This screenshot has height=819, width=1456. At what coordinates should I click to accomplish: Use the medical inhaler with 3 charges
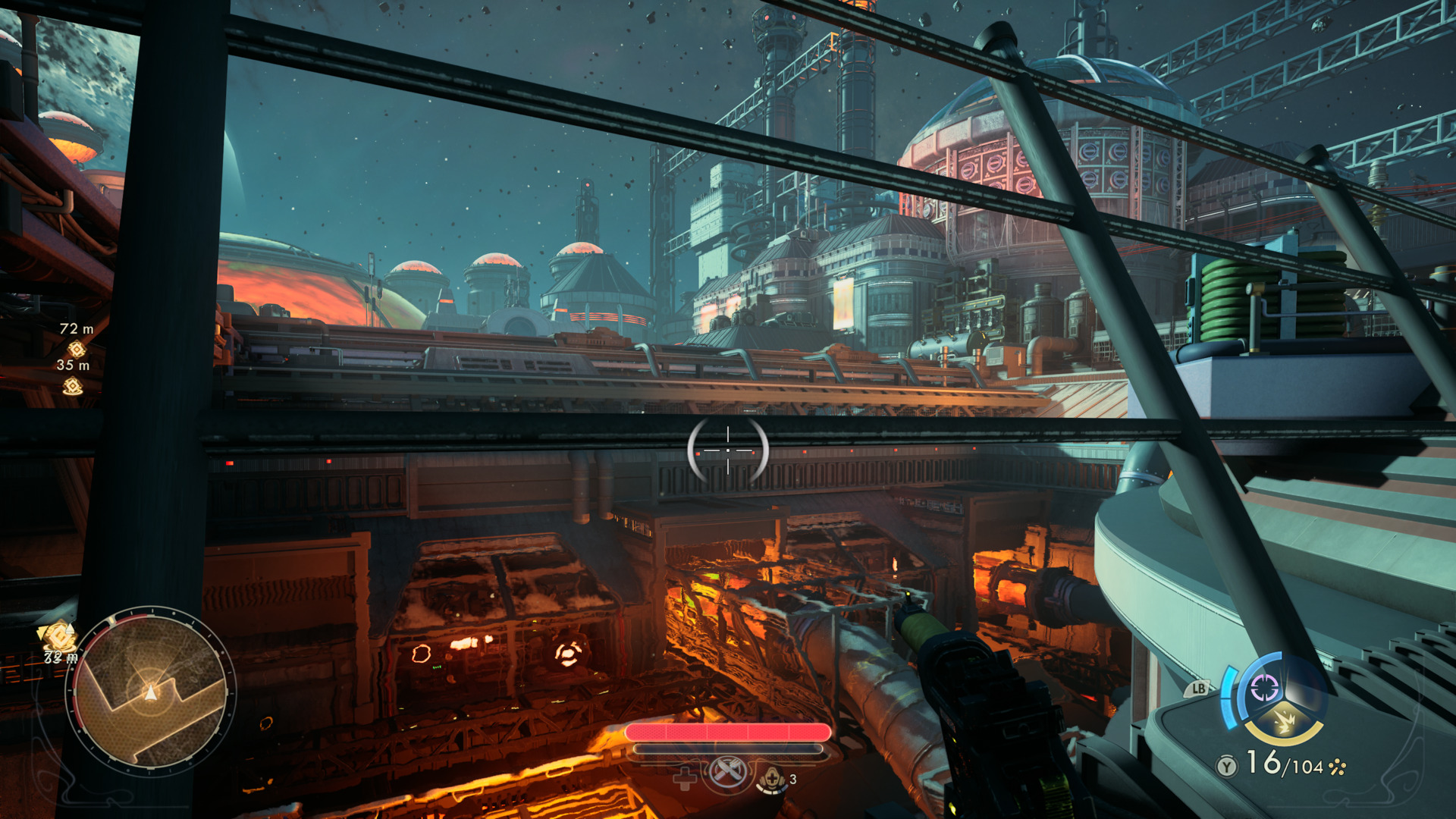point(772,779)
